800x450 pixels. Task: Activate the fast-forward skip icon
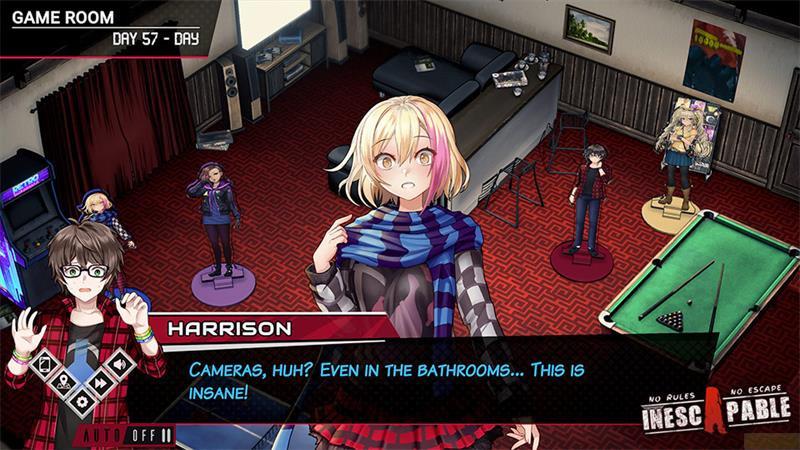100,383
